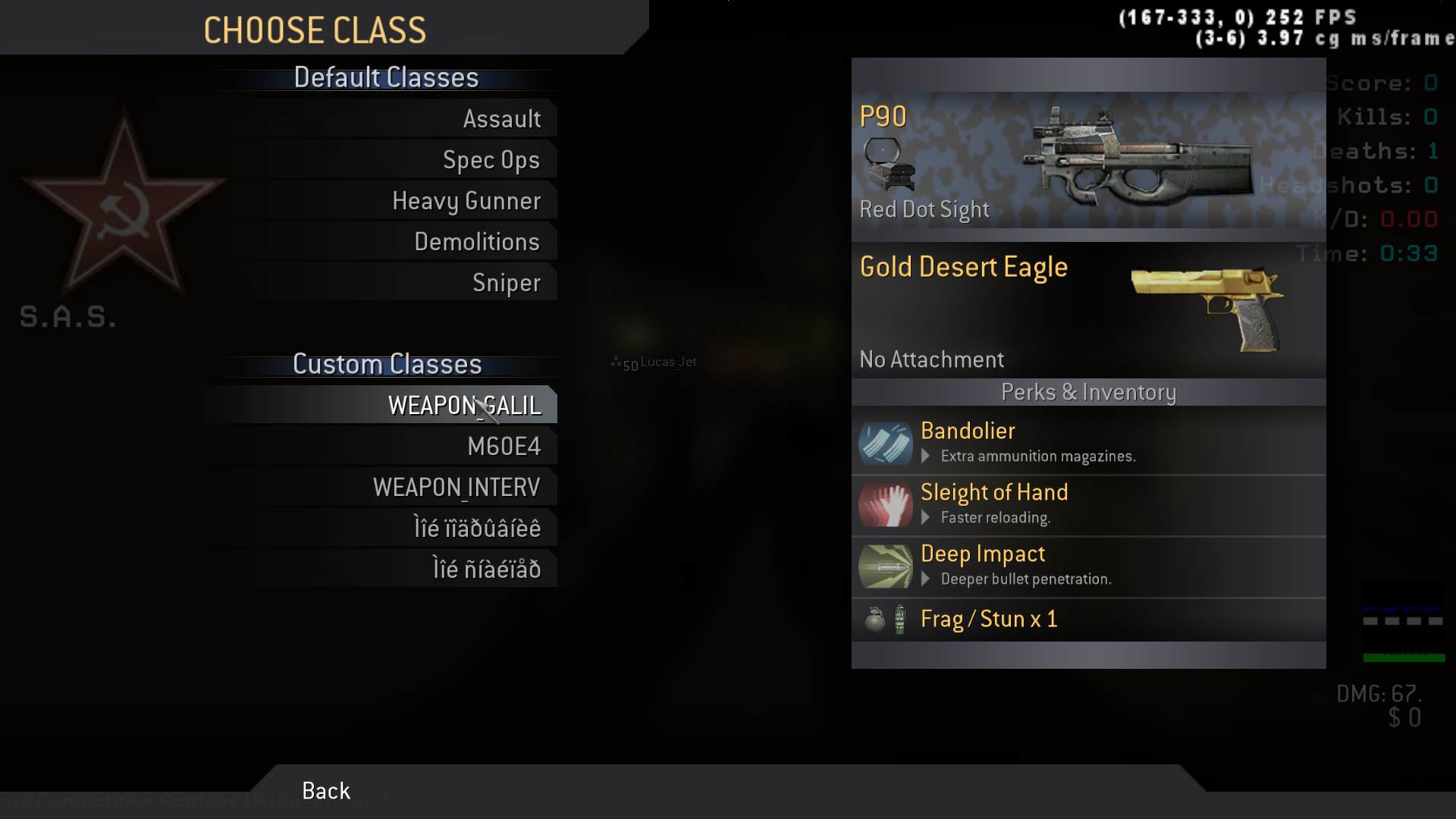This screenshot has width=1456, height=819.
Task: Pick the Heavy Gunner class
Action: (x=466, y=201)
